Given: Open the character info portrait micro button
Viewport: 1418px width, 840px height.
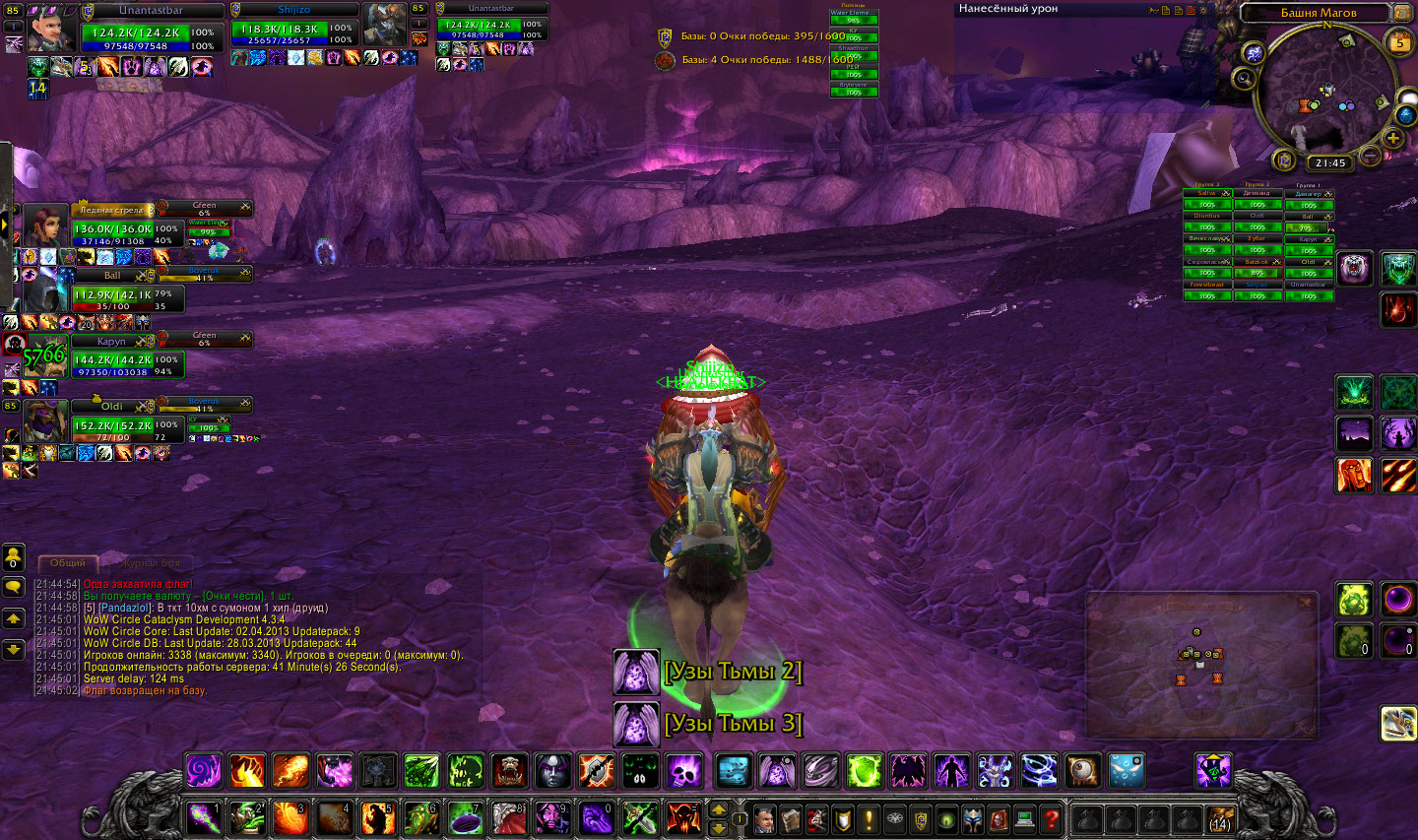Looking at the screenshot, I should tap(765, 818).
